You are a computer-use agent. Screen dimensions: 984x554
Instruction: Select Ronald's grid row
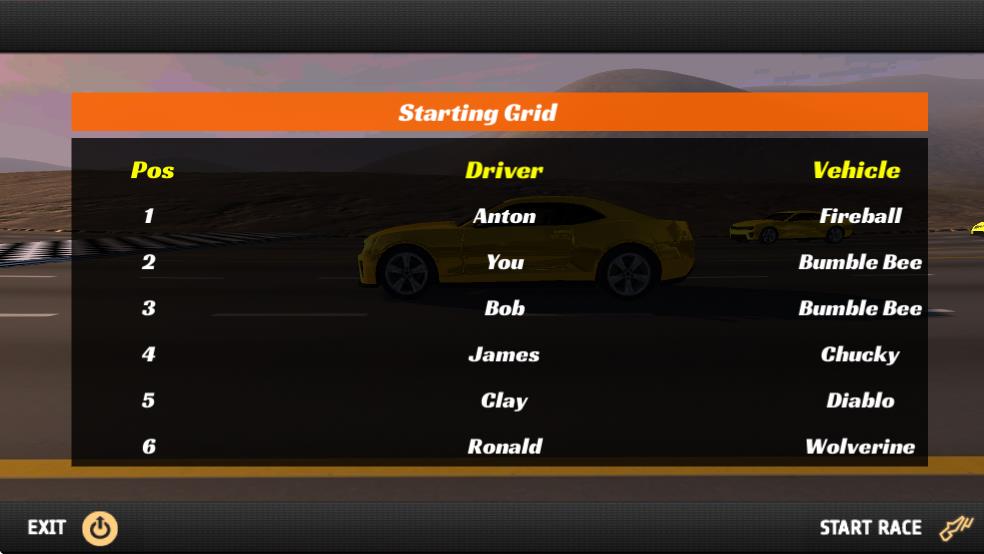click(504, 446)
